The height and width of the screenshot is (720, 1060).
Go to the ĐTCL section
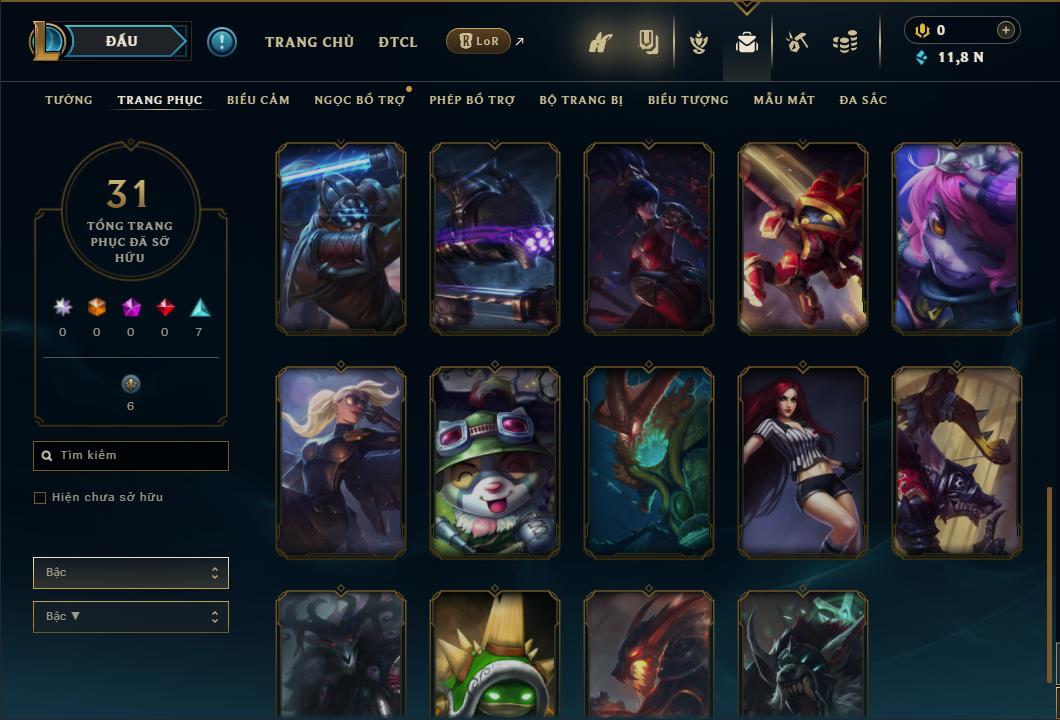click(x=398, y=42)
